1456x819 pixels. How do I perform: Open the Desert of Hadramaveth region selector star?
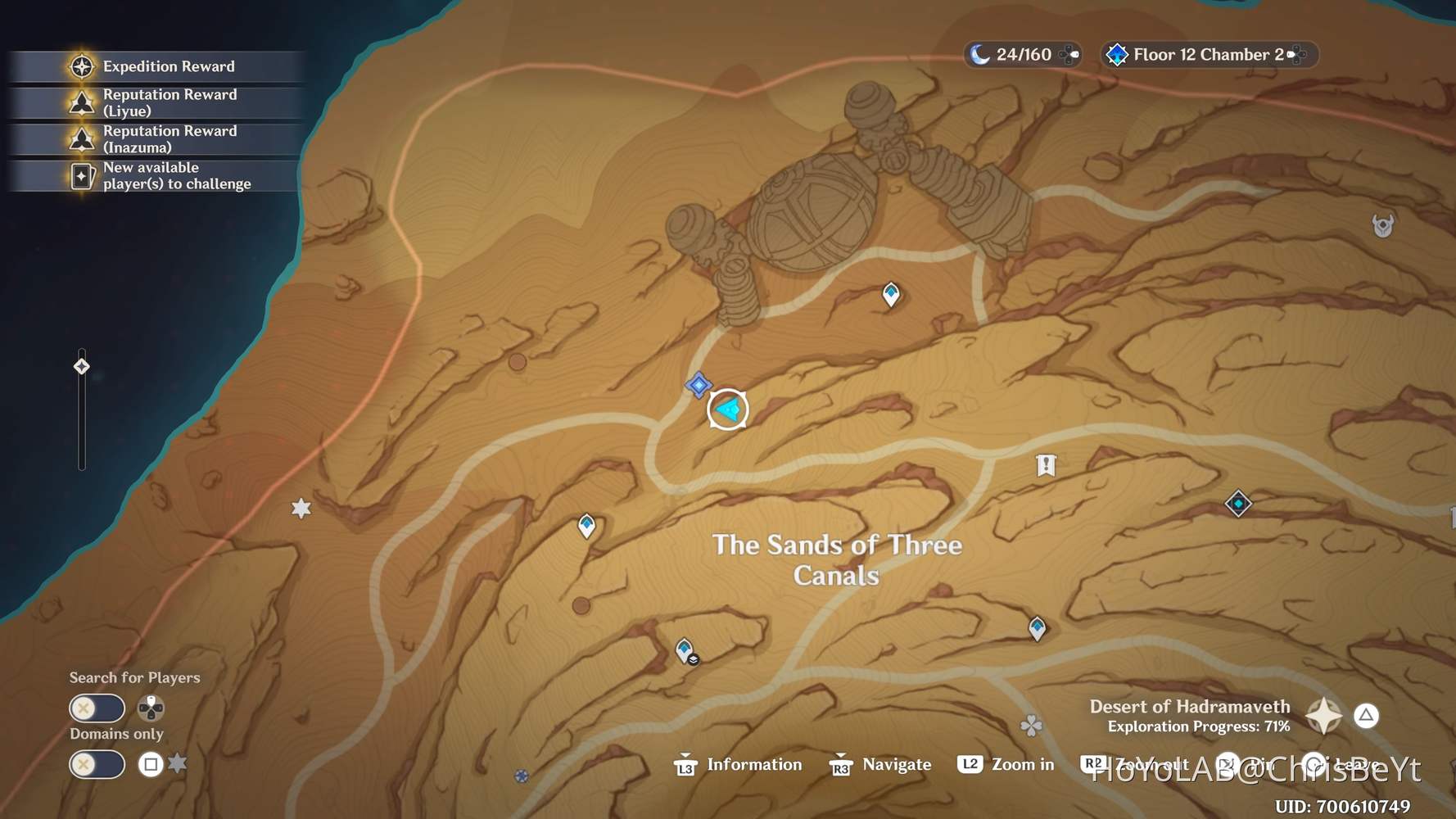coord(1323,716)
